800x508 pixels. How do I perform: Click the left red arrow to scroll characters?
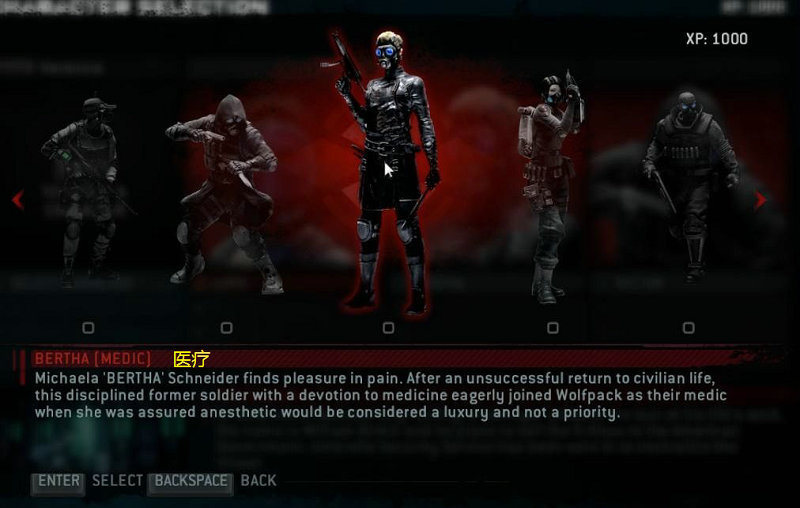[x=17, y=200]
